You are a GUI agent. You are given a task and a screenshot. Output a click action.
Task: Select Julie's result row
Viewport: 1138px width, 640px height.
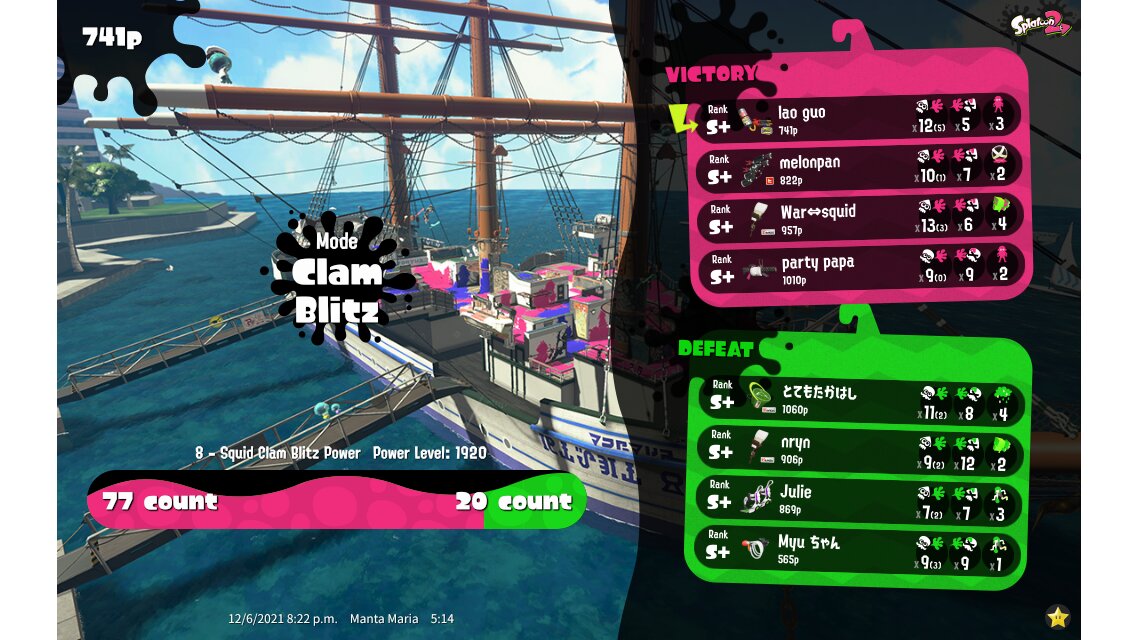pos(860,500)
